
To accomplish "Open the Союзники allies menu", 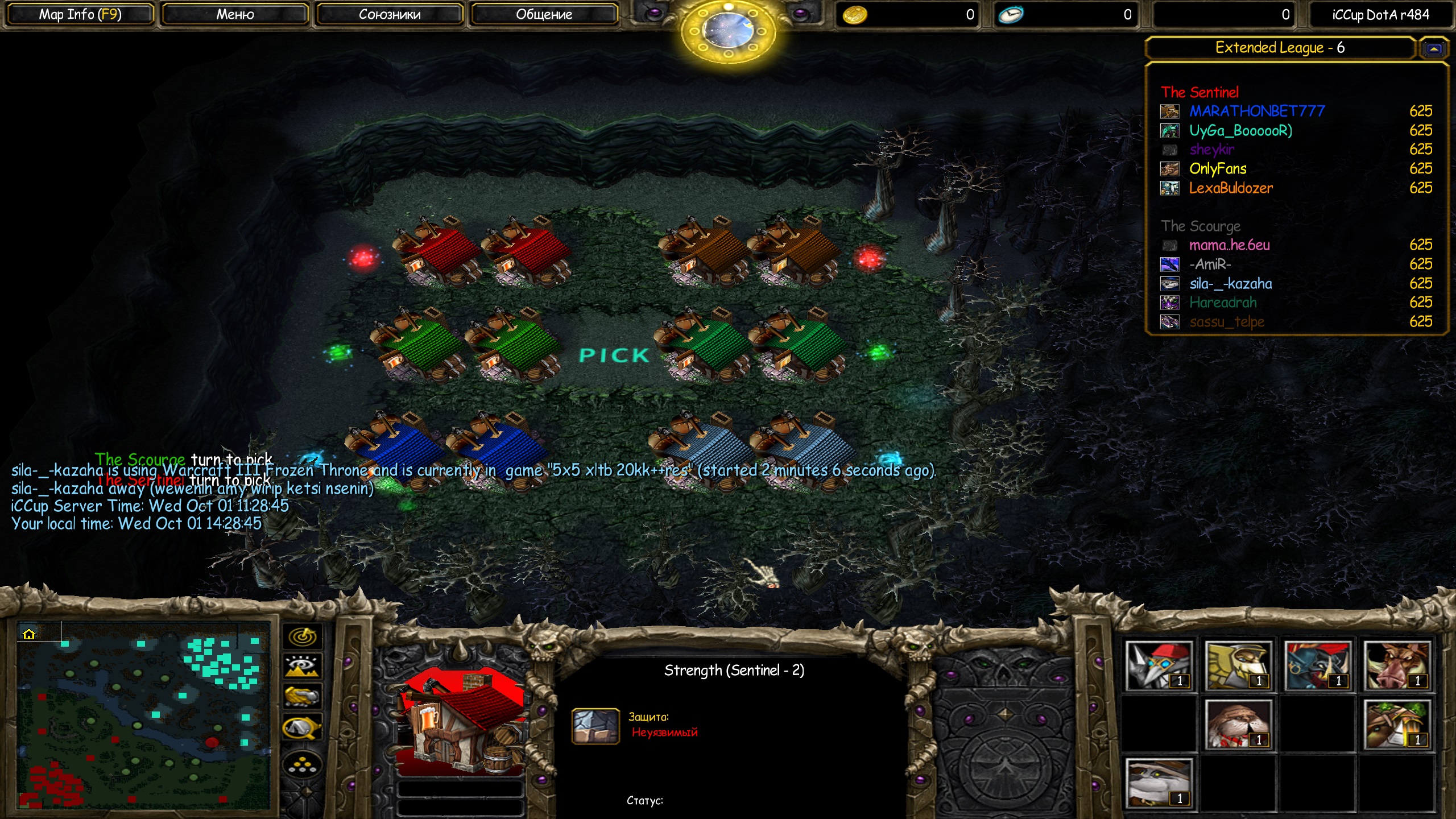I will (x=390, y=15).
